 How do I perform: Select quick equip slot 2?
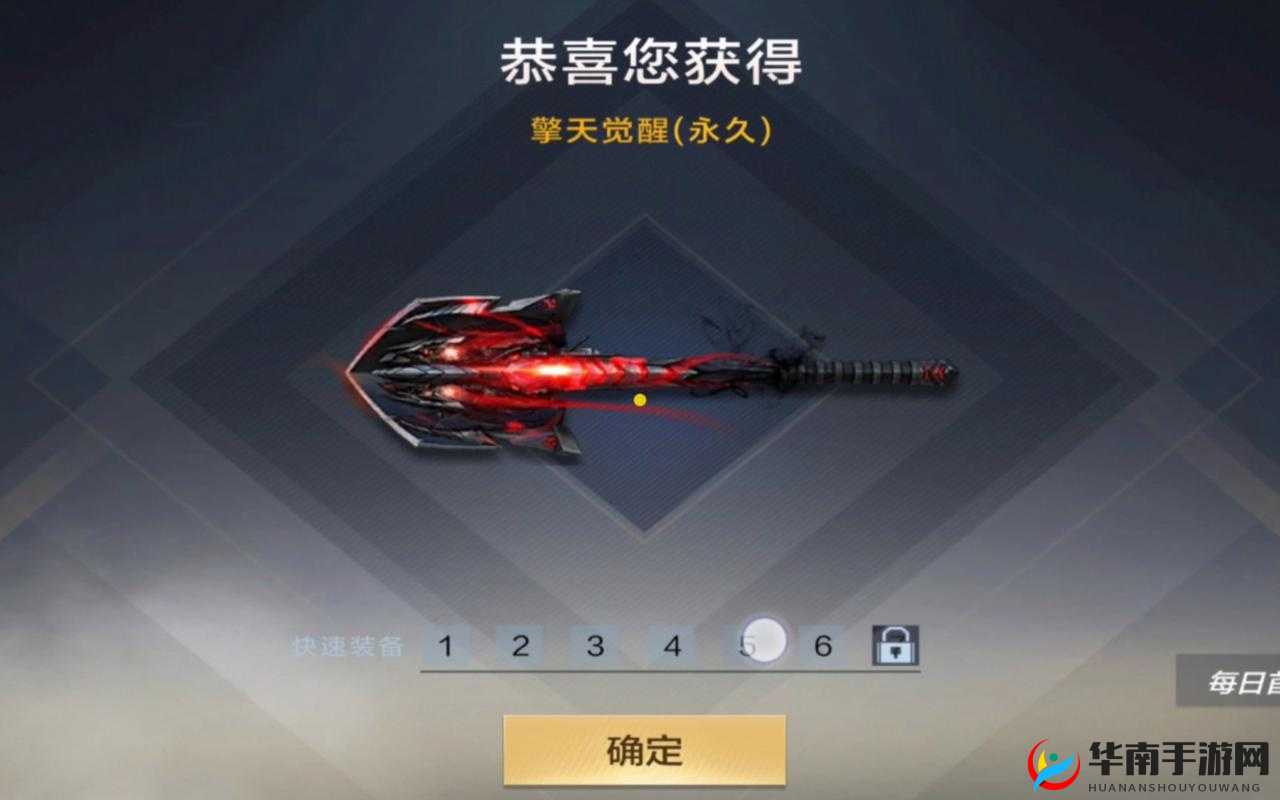click(x=523, y=646)
